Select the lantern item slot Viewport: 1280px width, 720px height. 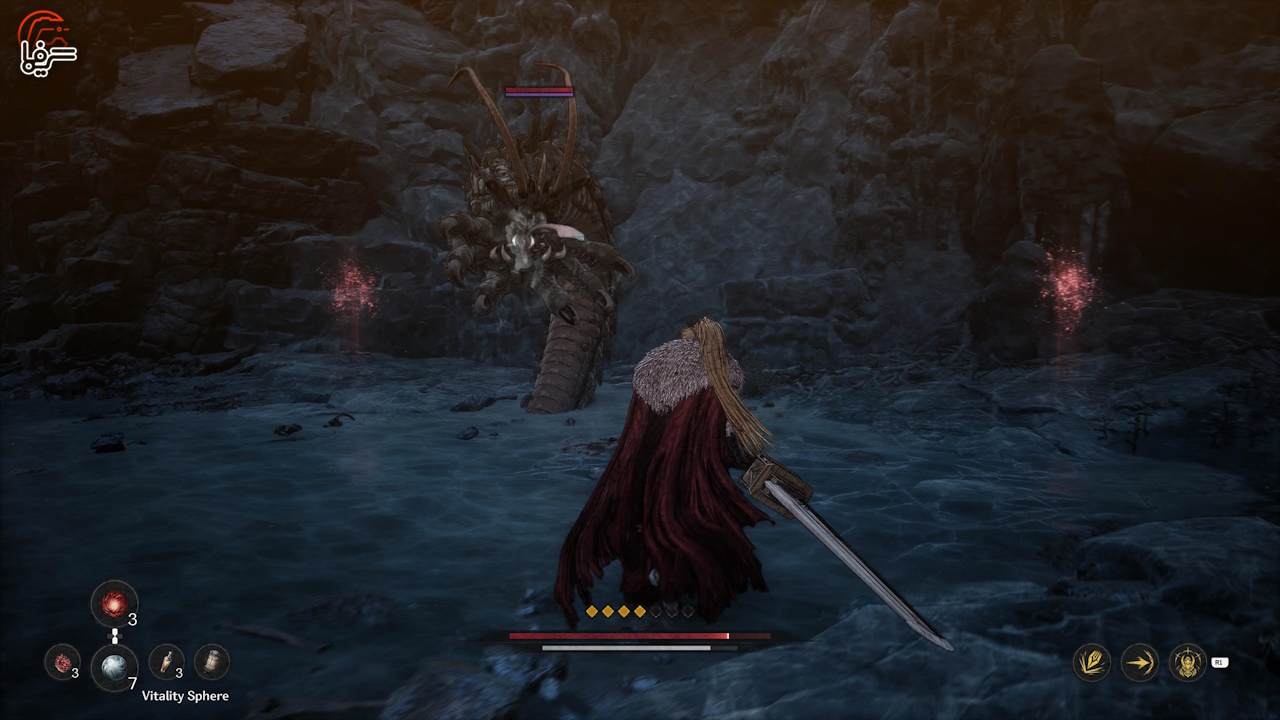[211, 661]
